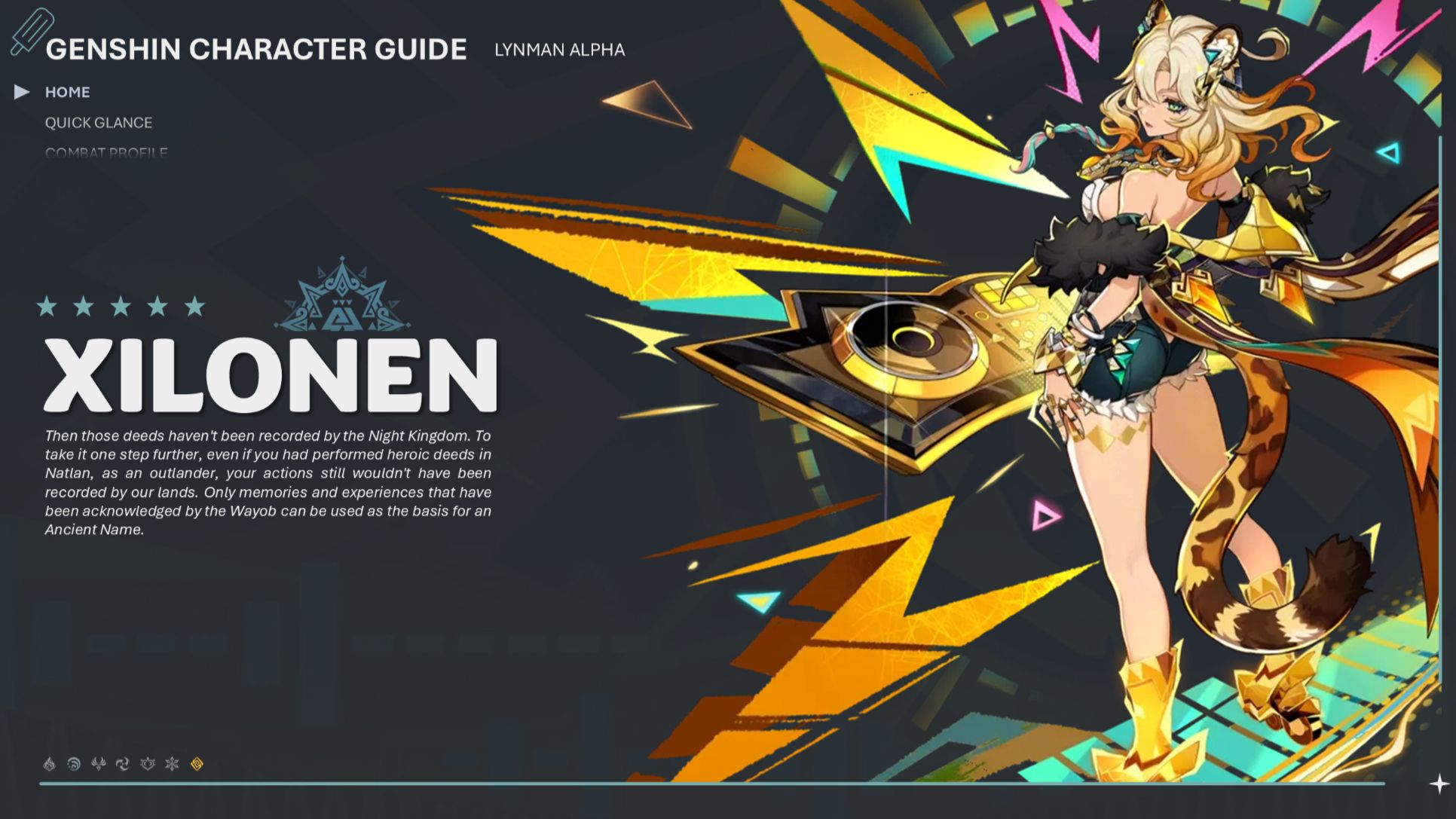Expand the COMBAT PROFILE section
This screenshot has width=1456, height=819.
click(x=108, y=153)
